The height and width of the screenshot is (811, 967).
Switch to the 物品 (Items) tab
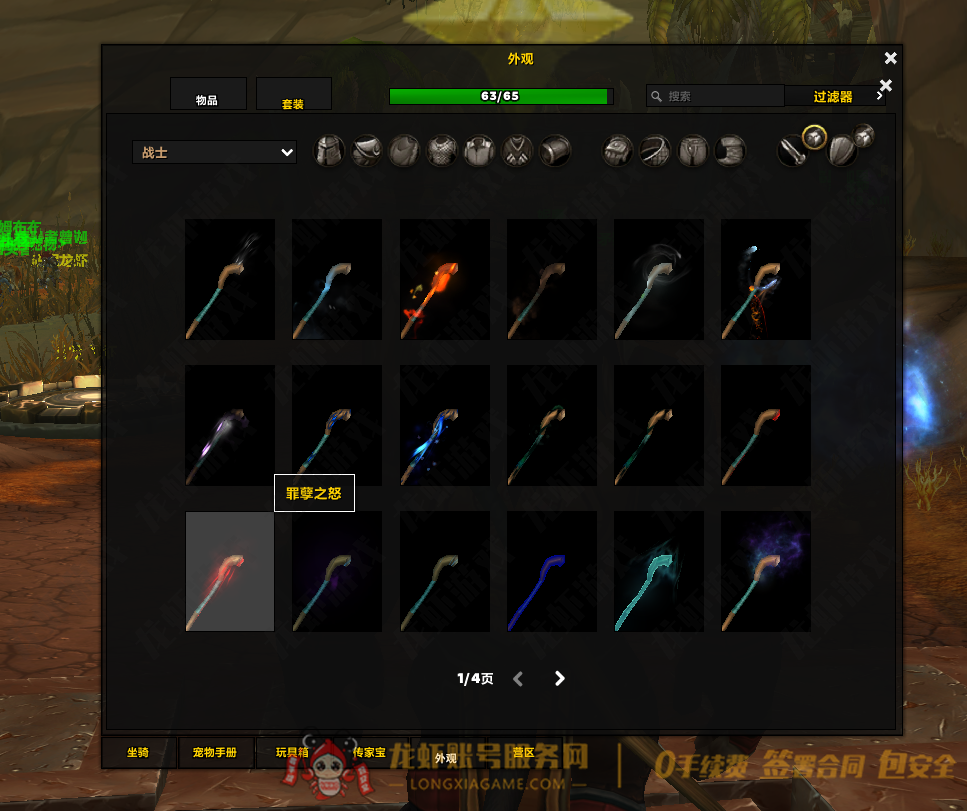click(208, 94)
